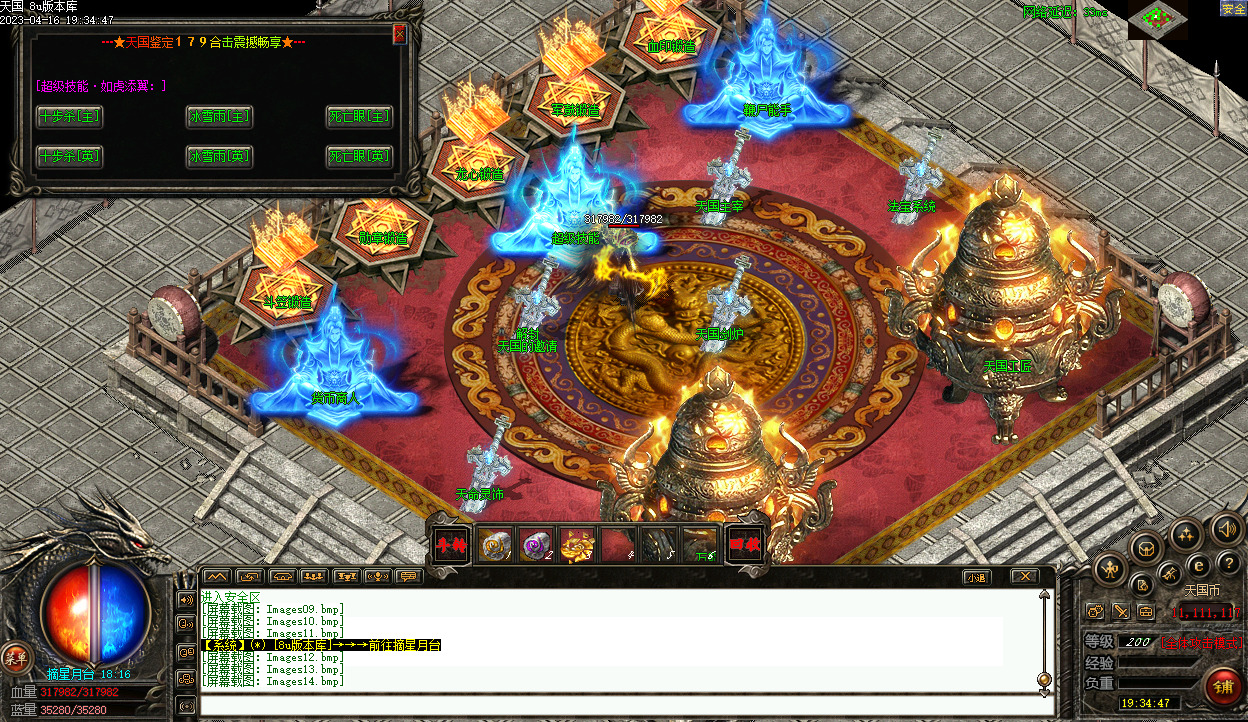Click the chat text input bar
1248x722 pixels.
(x=620, y=706)
